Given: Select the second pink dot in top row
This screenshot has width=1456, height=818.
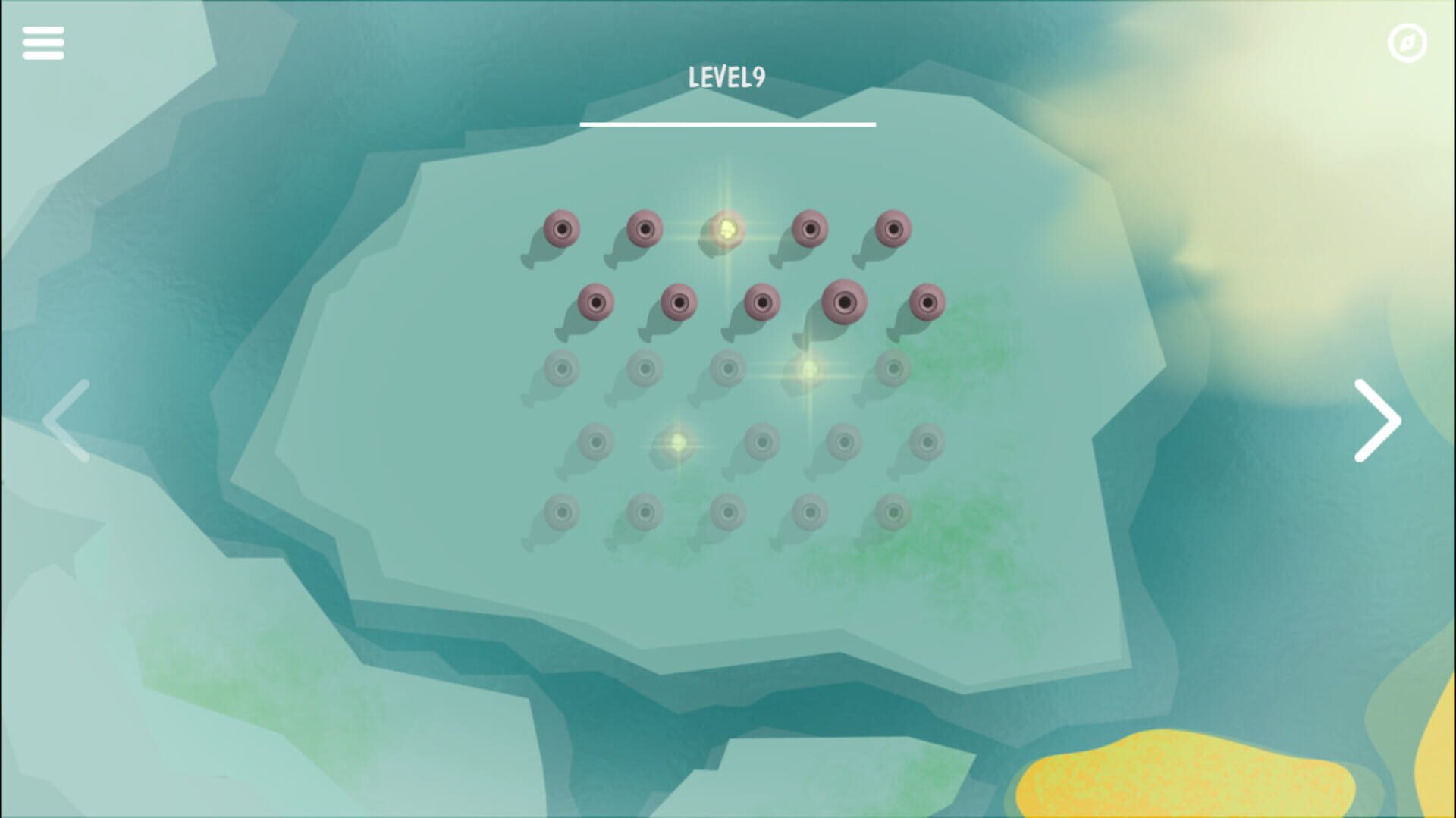Looking at the screenshot, I should point(645,227).
